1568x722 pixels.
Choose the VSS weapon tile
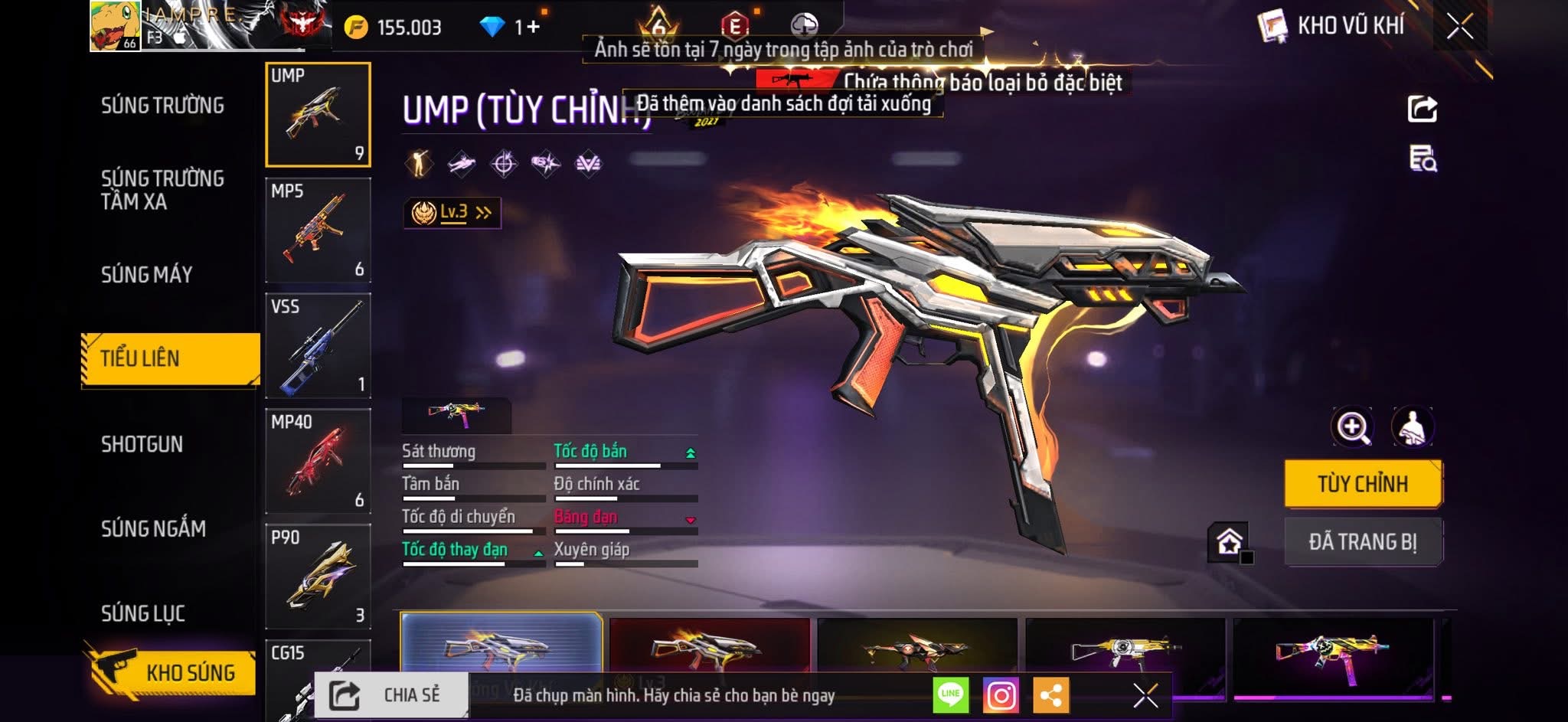coord(318,346)
